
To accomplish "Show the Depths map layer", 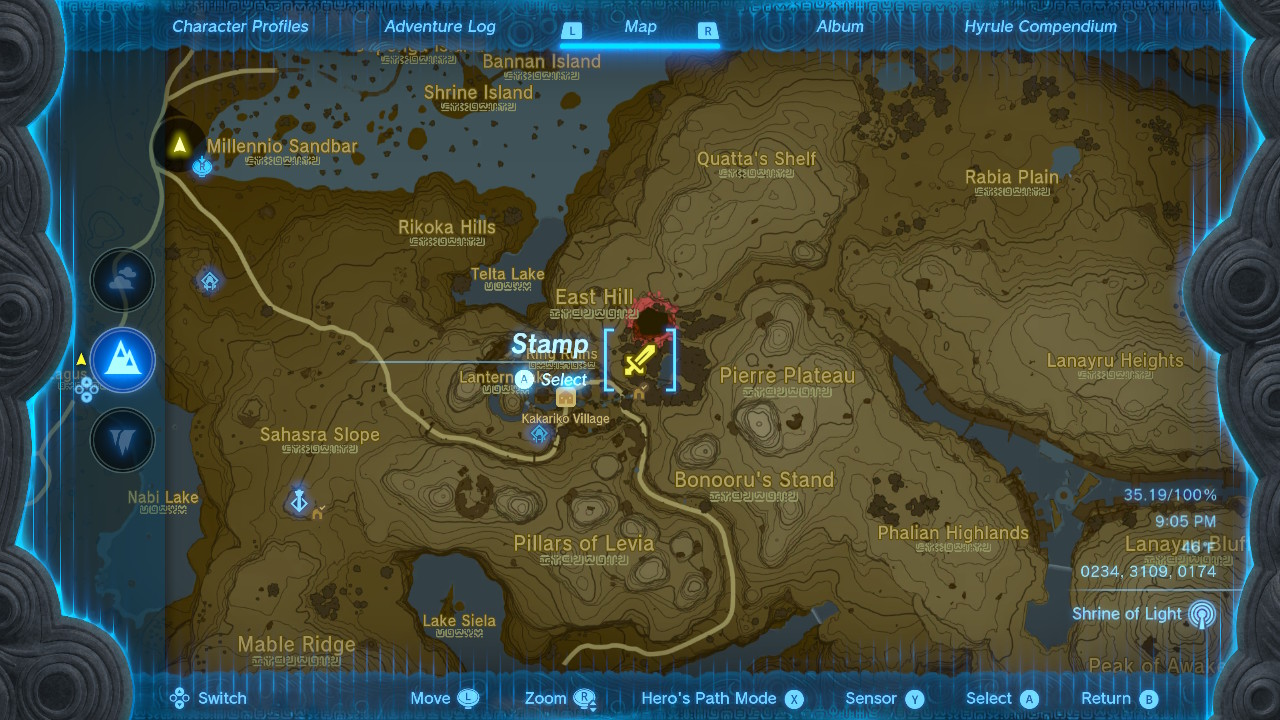I will tap(123, 440).
